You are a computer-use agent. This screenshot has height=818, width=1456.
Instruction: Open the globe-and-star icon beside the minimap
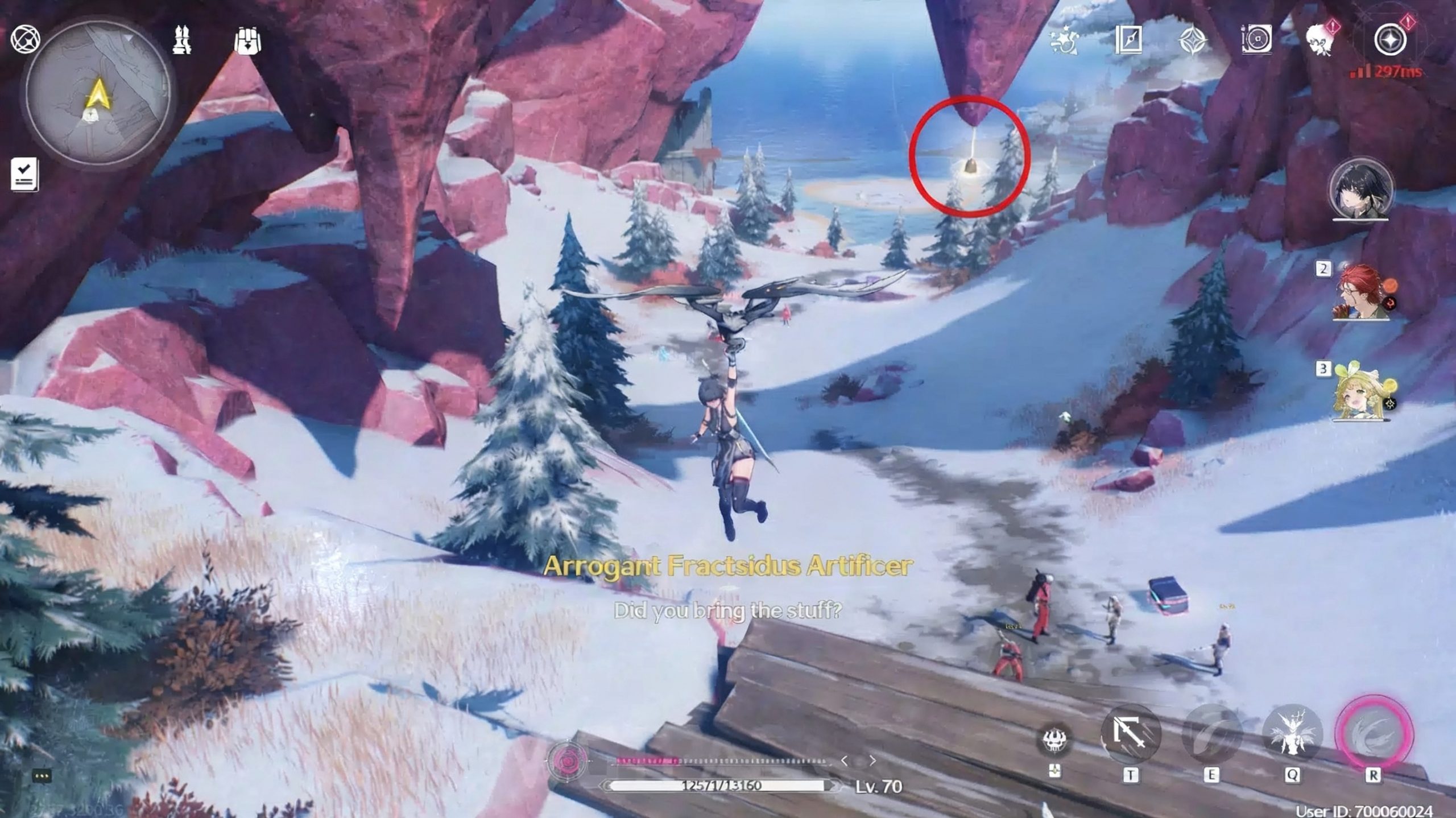[25, 39]
